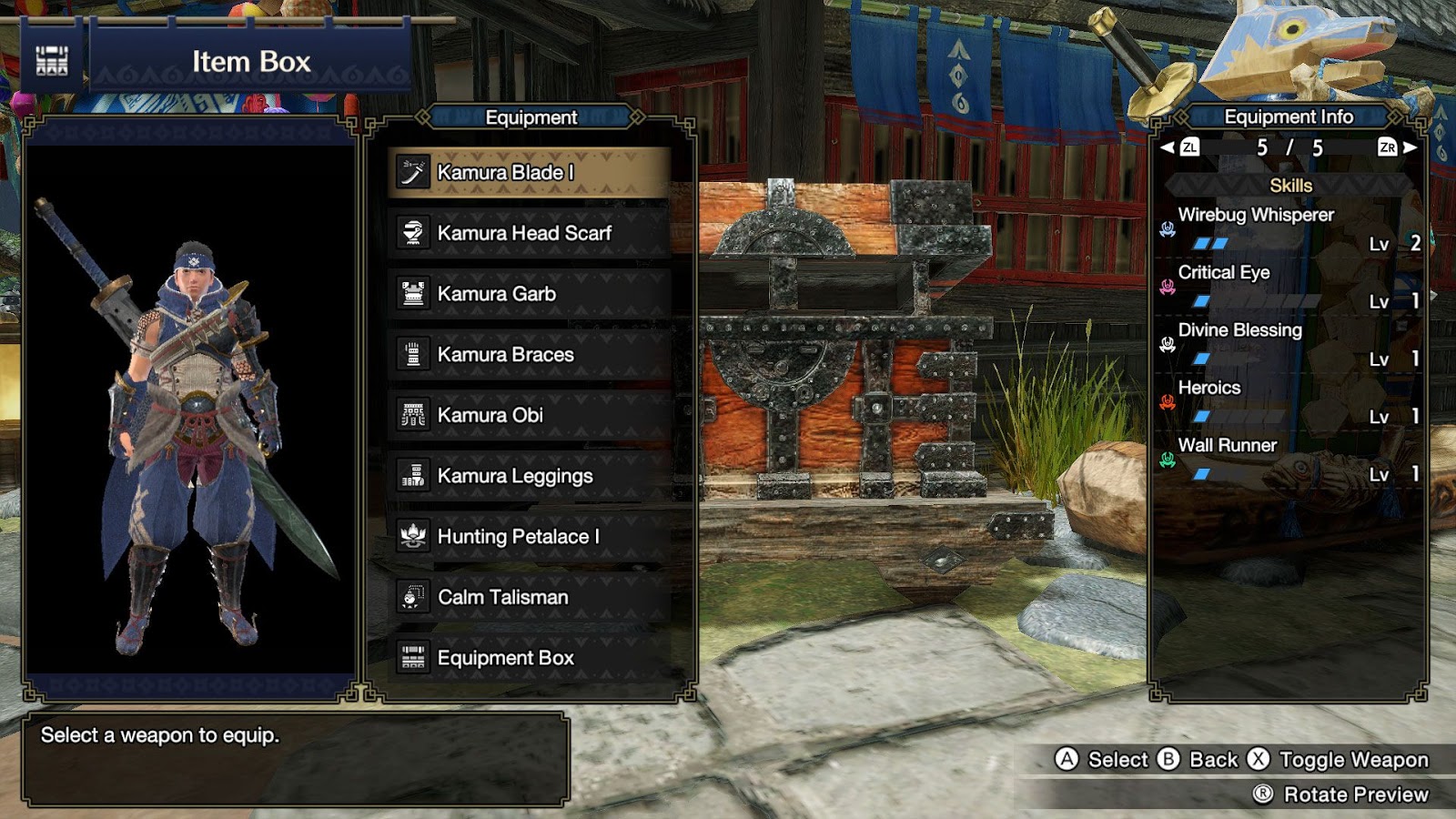Screen dimensions: 1456x819
Task: View the Critical Eye skill
Action: (1224, 273)
